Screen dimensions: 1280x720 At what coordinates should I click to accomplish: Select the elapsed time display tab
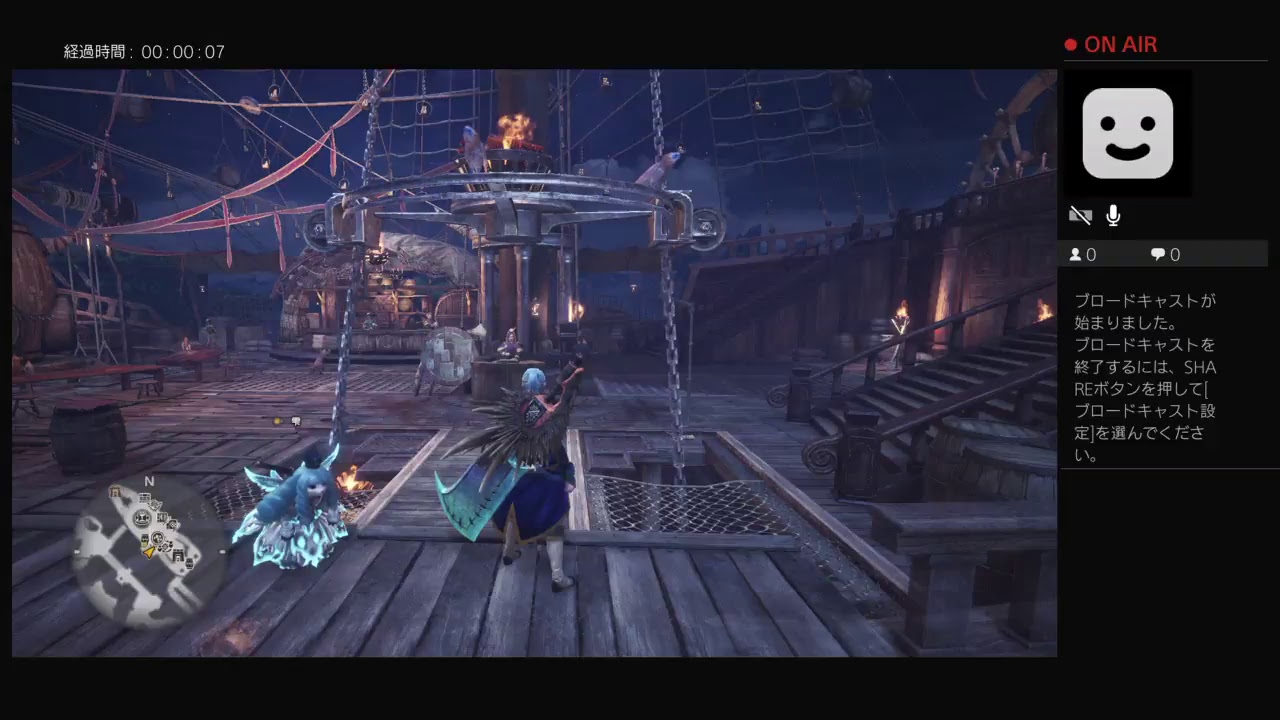(143, 51)
